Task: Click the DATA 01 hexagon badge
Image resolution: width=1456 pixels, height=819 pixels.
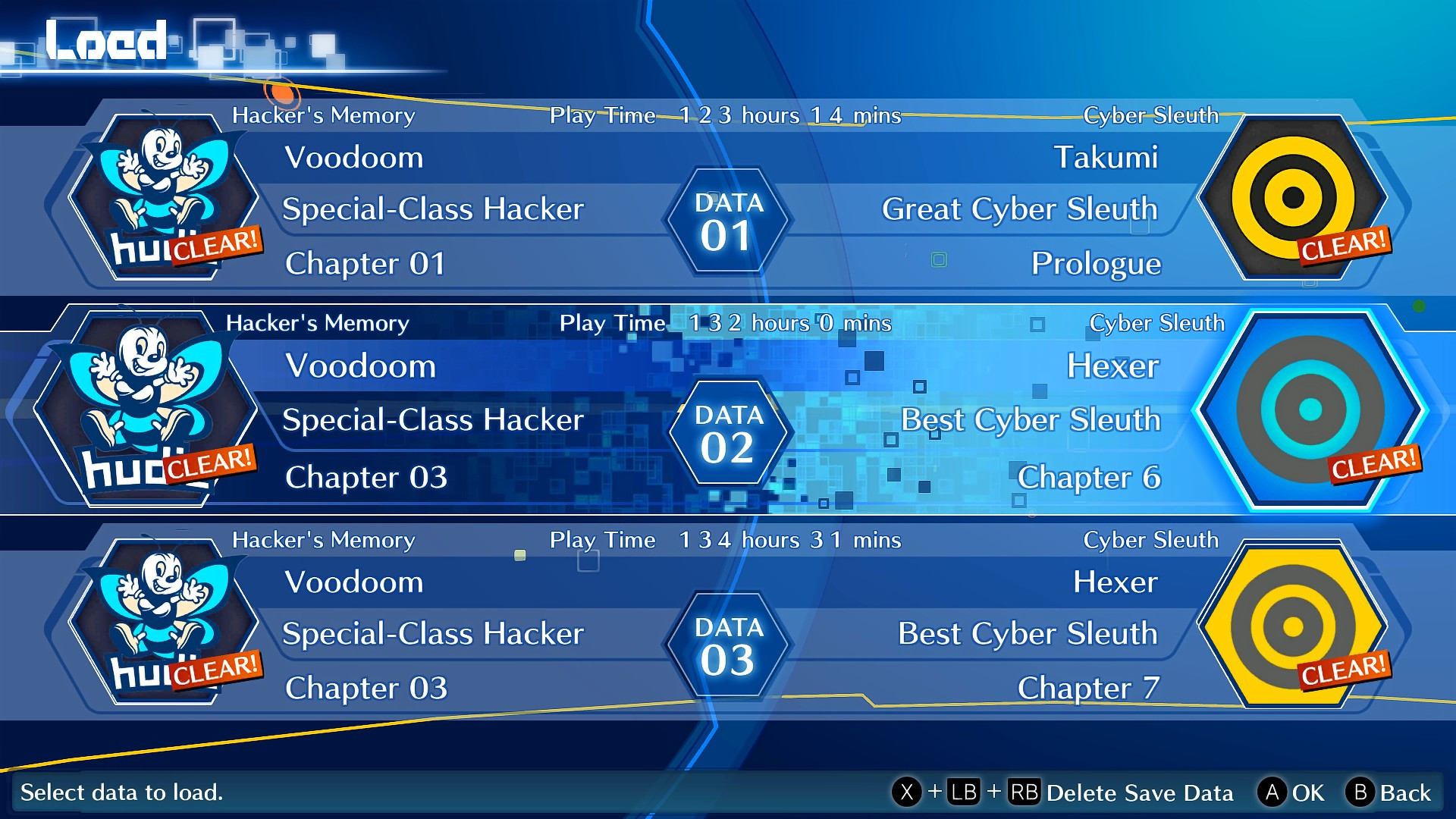Action: tap(726, 220)
